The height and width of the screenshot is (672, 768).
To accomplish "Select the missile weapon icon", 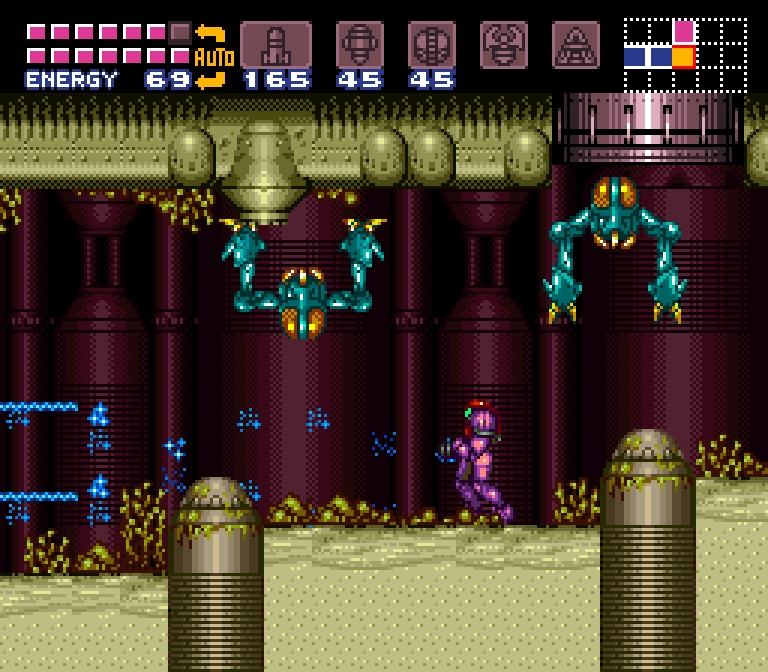I will (x=275, y=45).
